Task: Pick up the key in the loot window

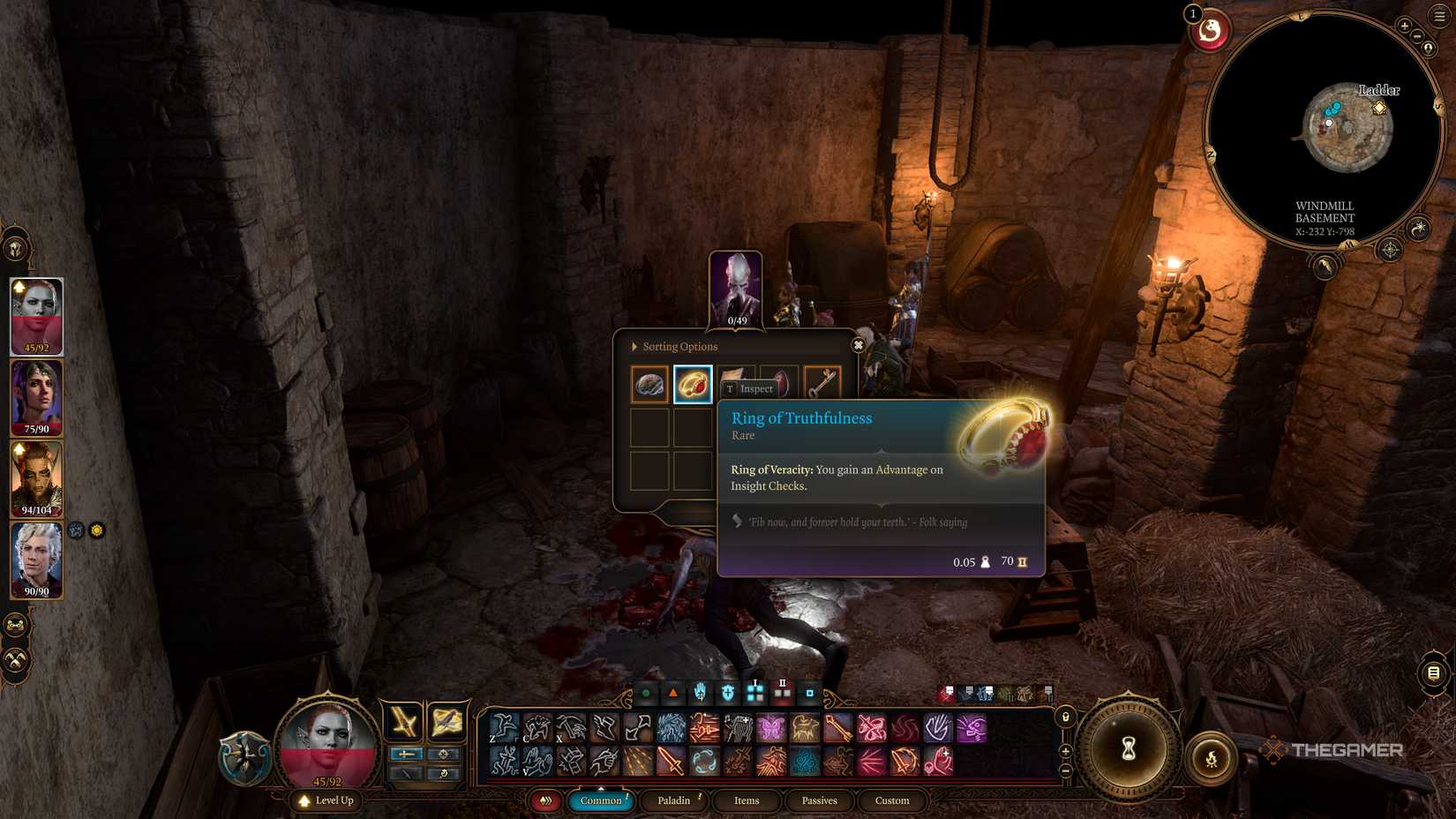Action: click(x=822, y=383)
